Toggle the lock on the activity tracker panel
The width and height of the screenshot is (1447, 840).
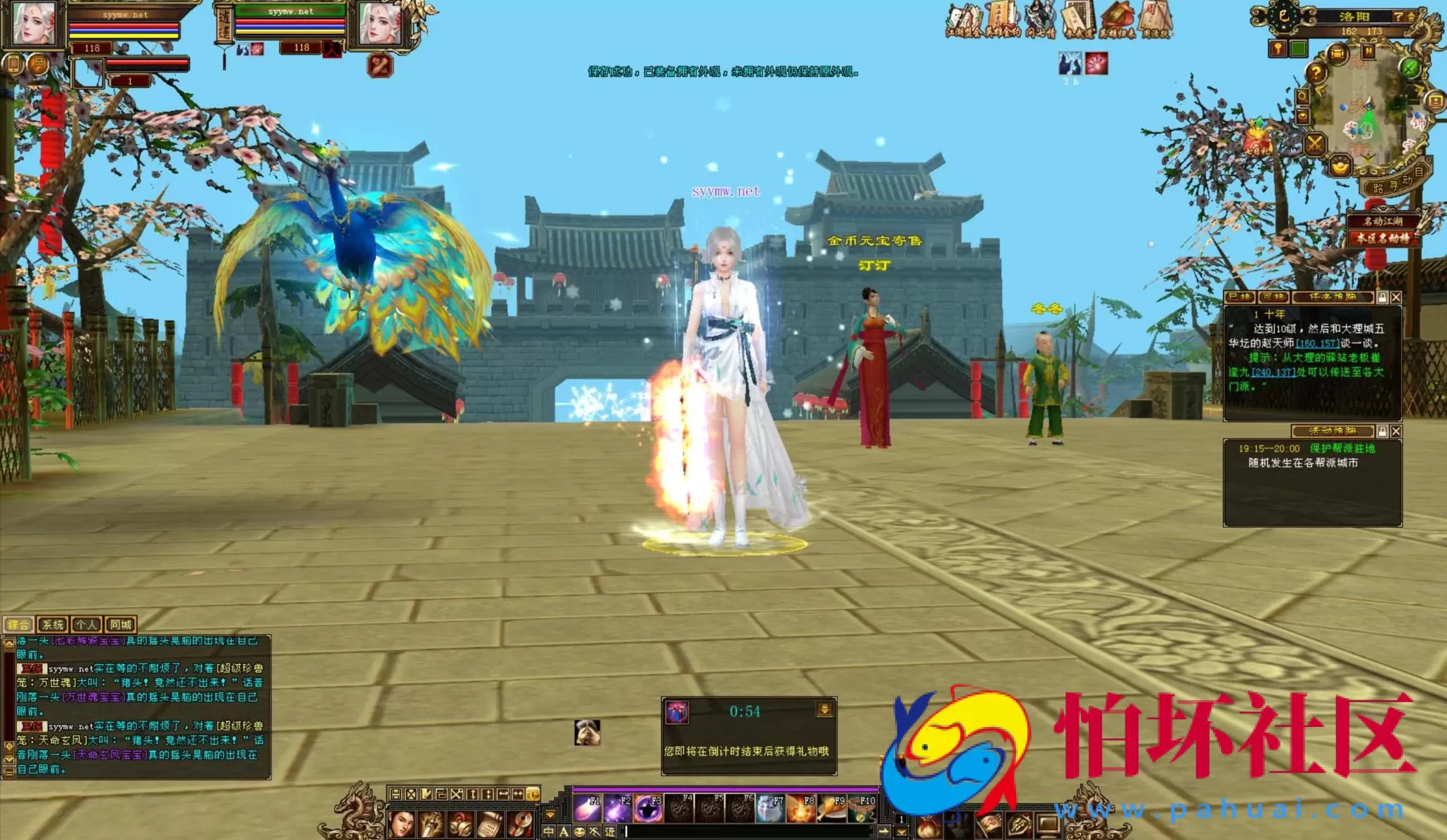pos(1382,431)
